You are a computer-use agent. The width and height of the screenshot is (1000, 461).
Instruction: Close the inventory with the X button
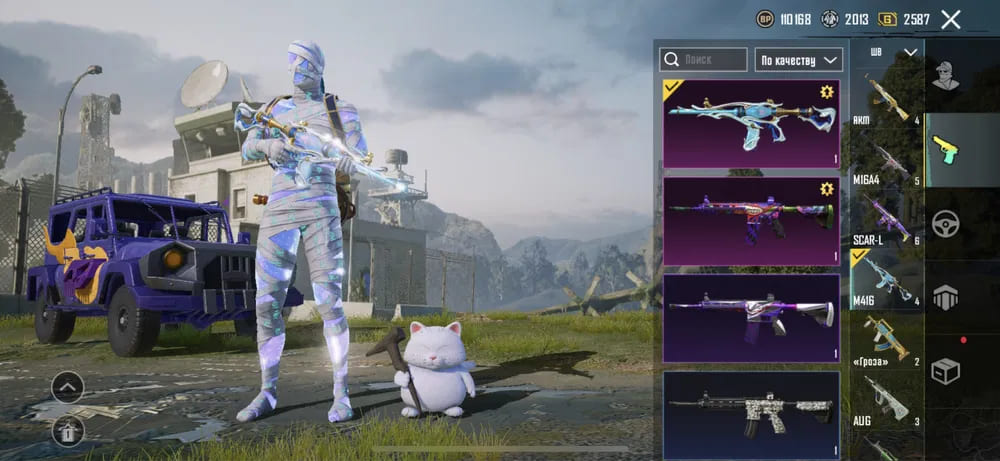pyautogui.click(x=951, y=19)
